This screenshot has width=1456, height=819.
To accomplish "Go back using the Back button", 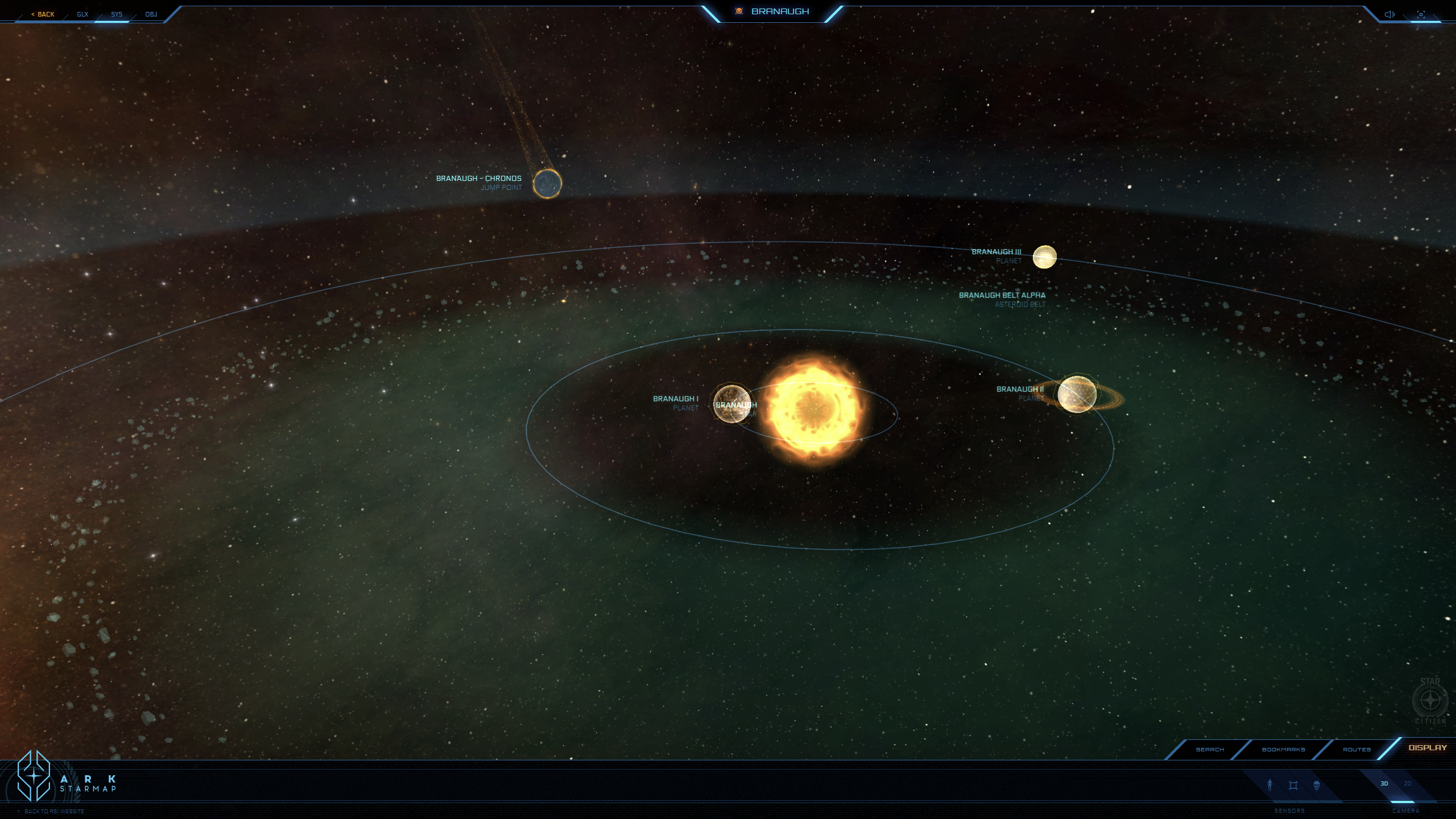I will 43,14.
